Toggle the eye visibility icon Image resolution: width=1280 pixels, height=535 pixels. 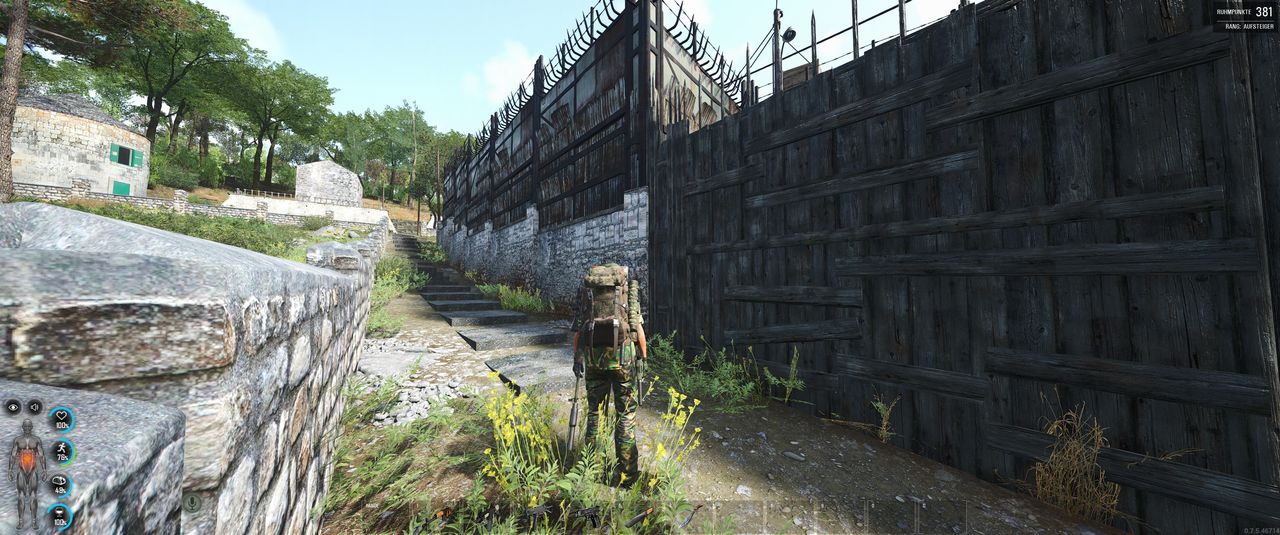click(x=13, y=407)
